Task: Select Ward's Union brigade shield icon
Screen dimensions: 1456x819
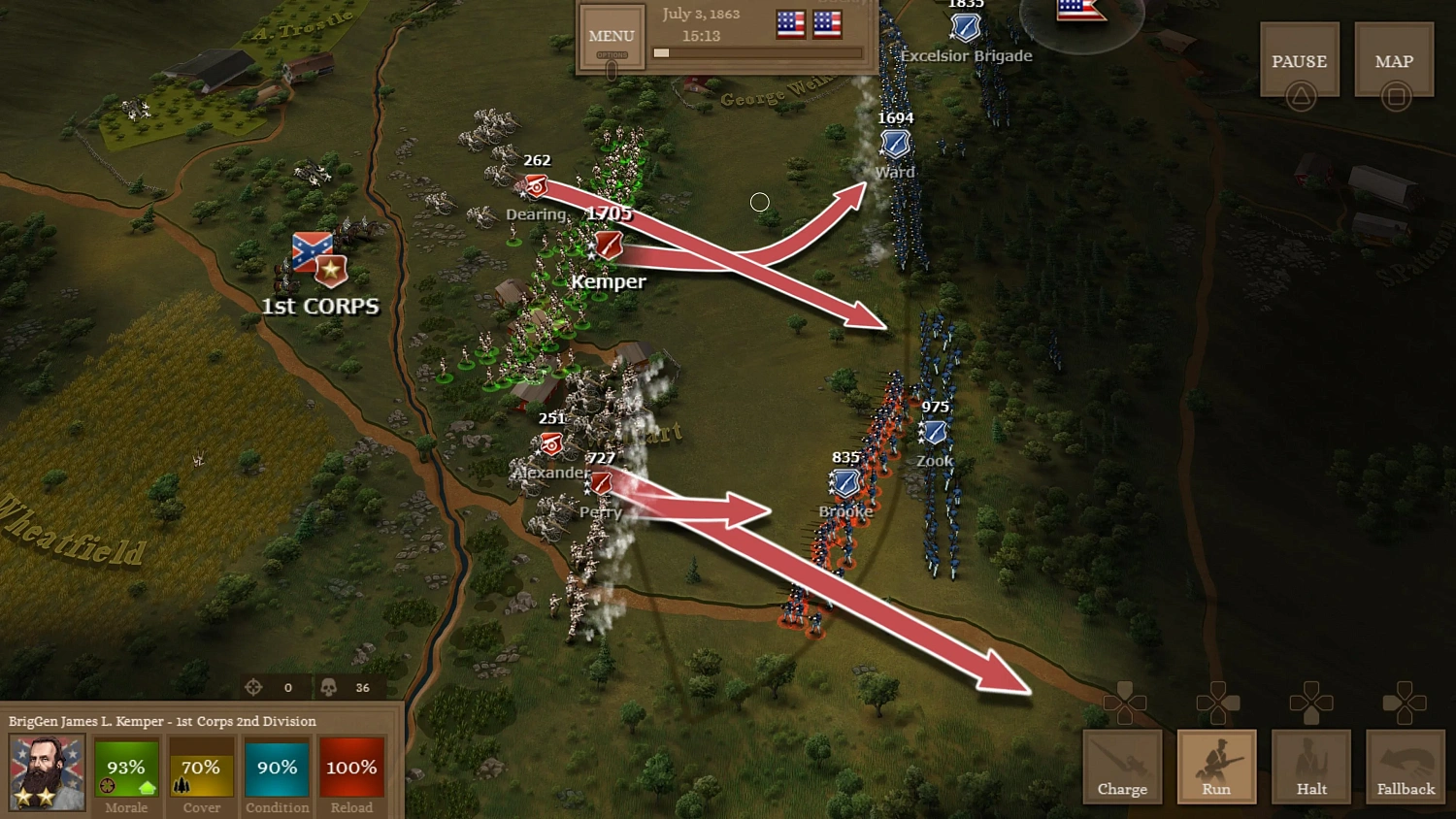Action: point(894,144)
